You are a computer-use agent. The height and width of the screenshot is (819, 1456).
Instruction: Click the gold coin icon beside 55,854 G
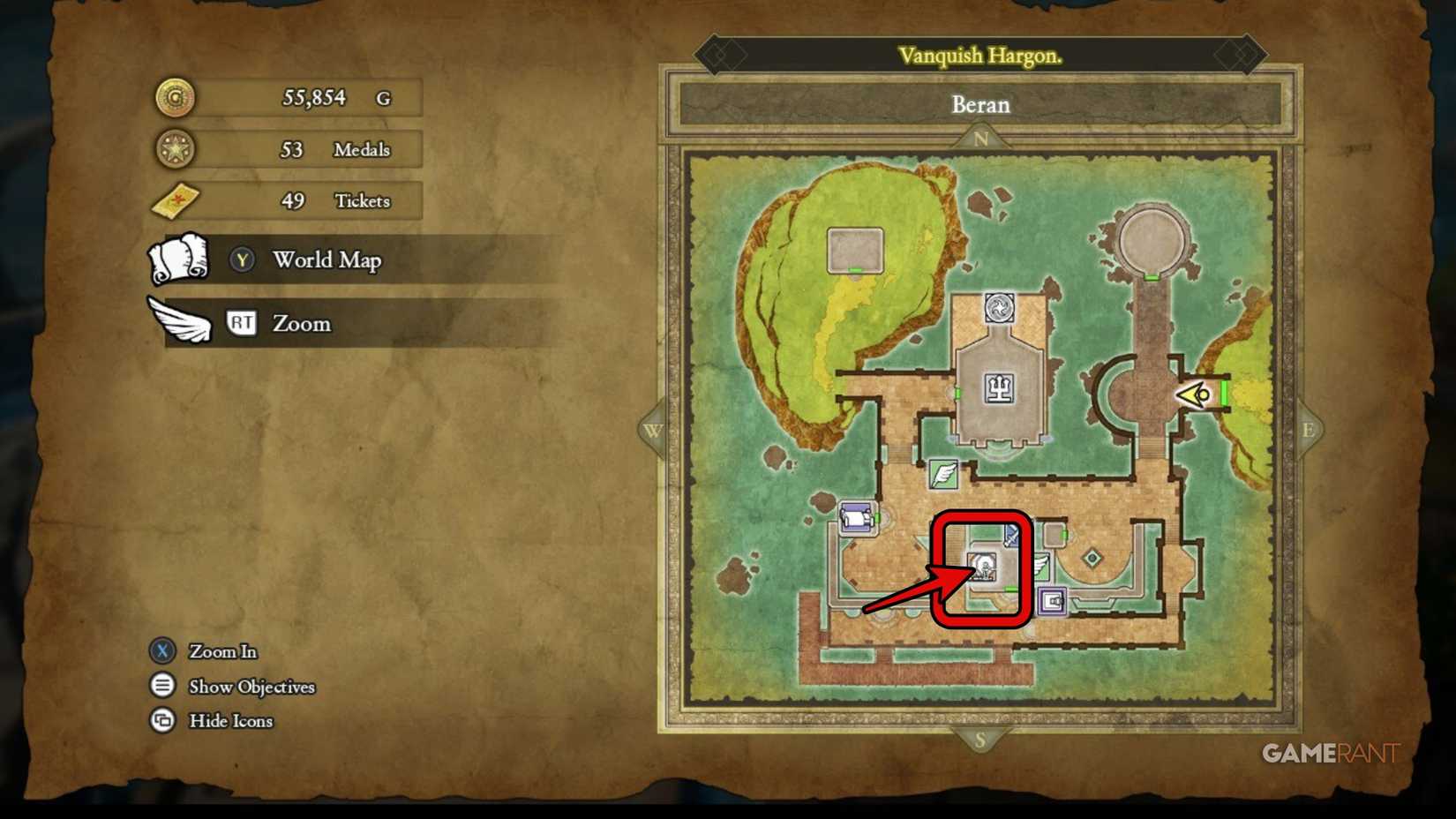tap(175, 97)
